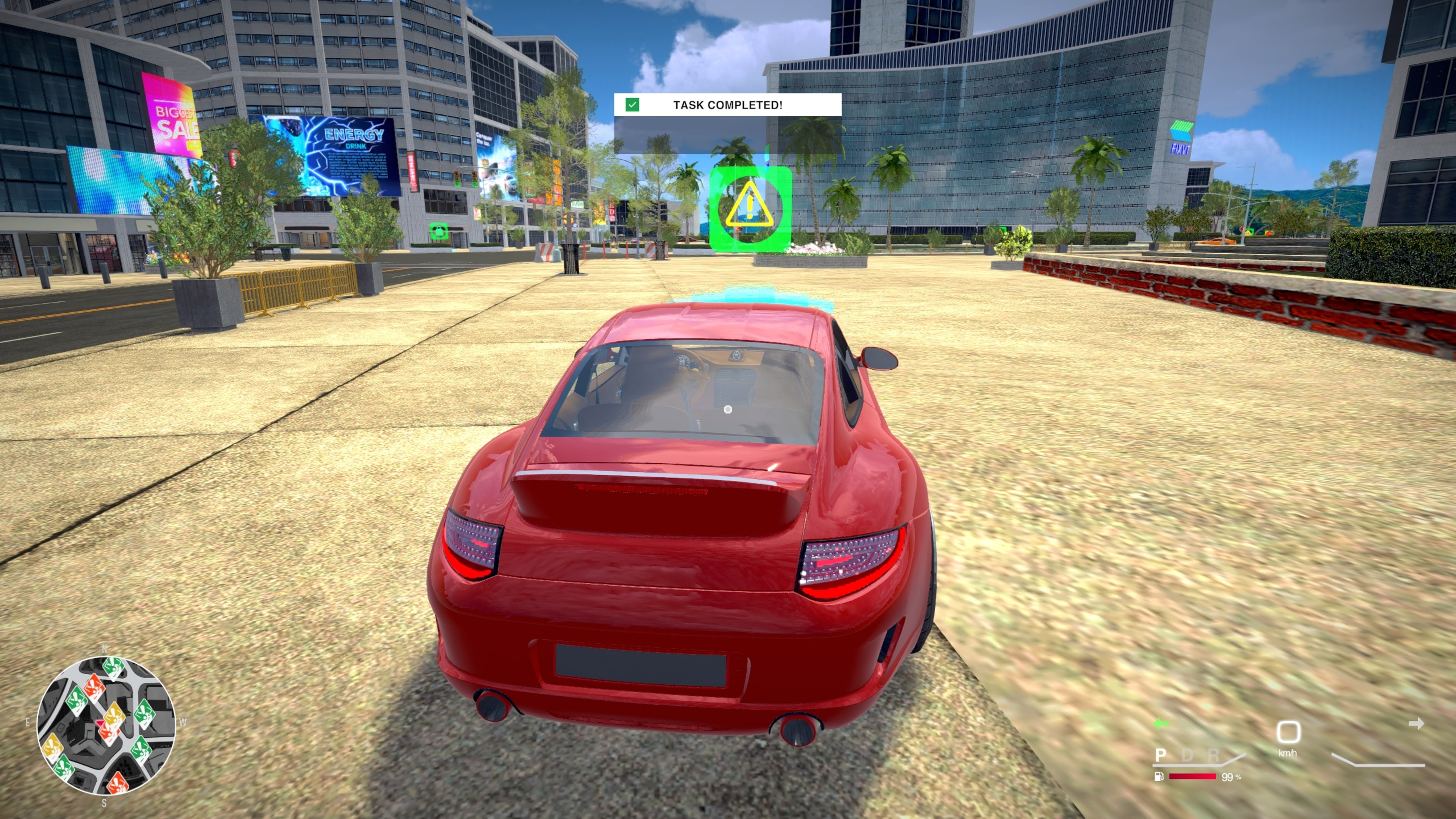The height and width of the screenshot is (819, 1456).
Task: Click the pink player arrow at the minimap center
Action: (100, 723)
